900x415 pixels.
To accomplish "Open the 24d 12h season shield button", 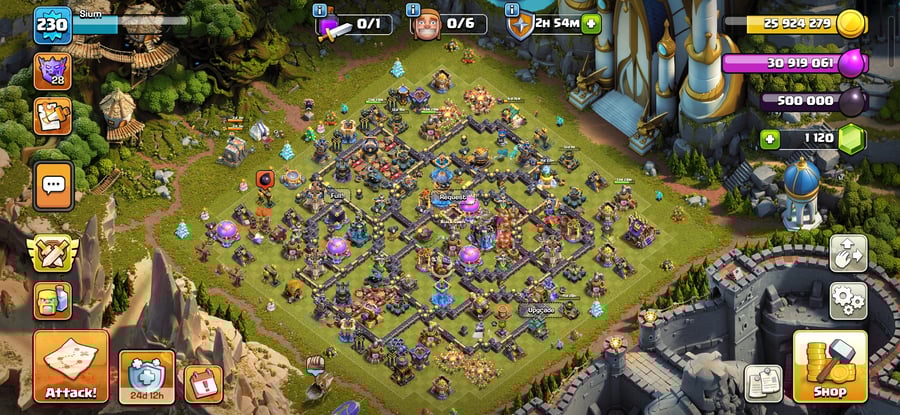I will point(146,377).
